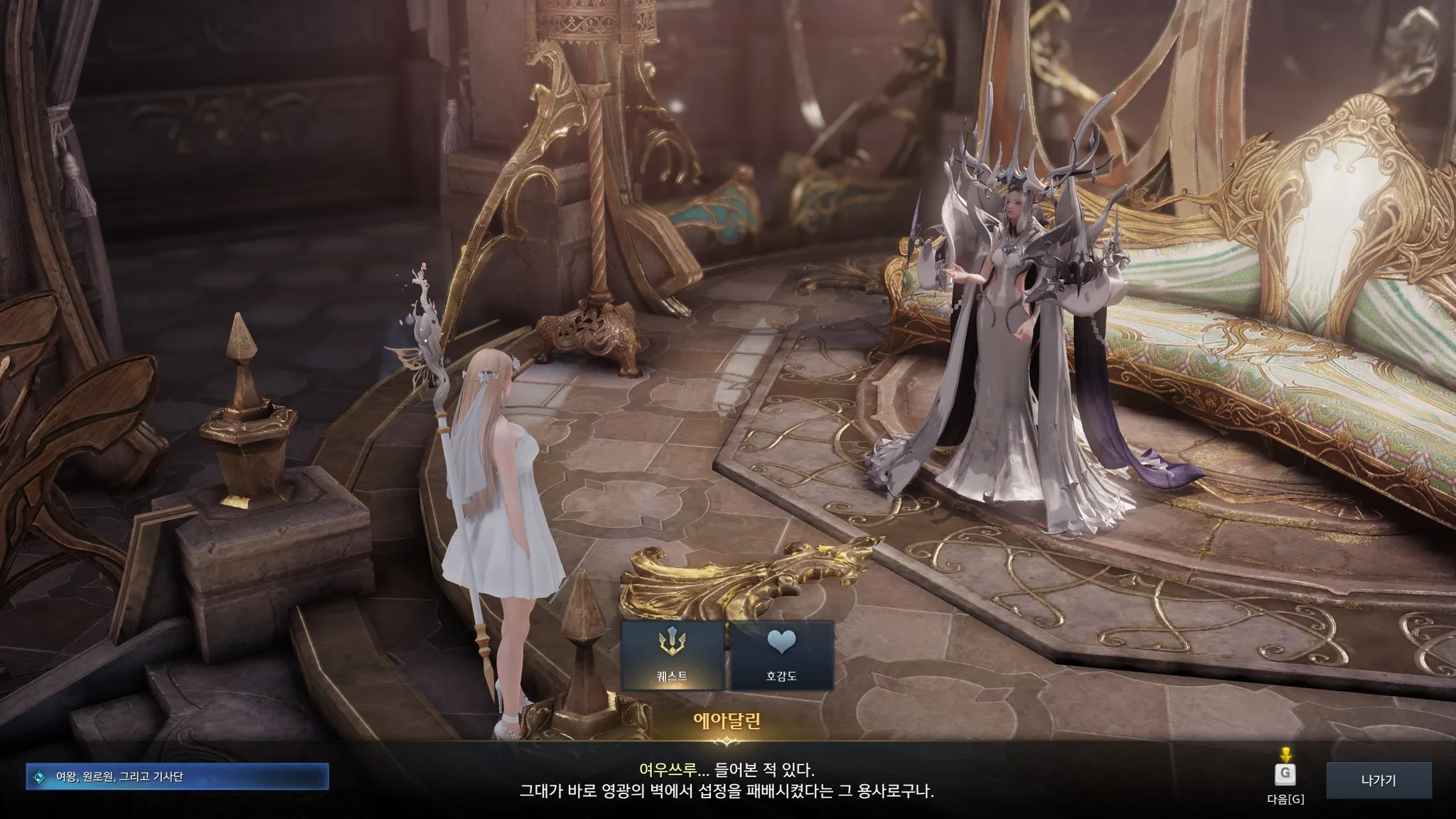This screenshot has height=819, width=1456.
Task: Open the 퀘스트 (Quest) option
Action: (673, 655)
